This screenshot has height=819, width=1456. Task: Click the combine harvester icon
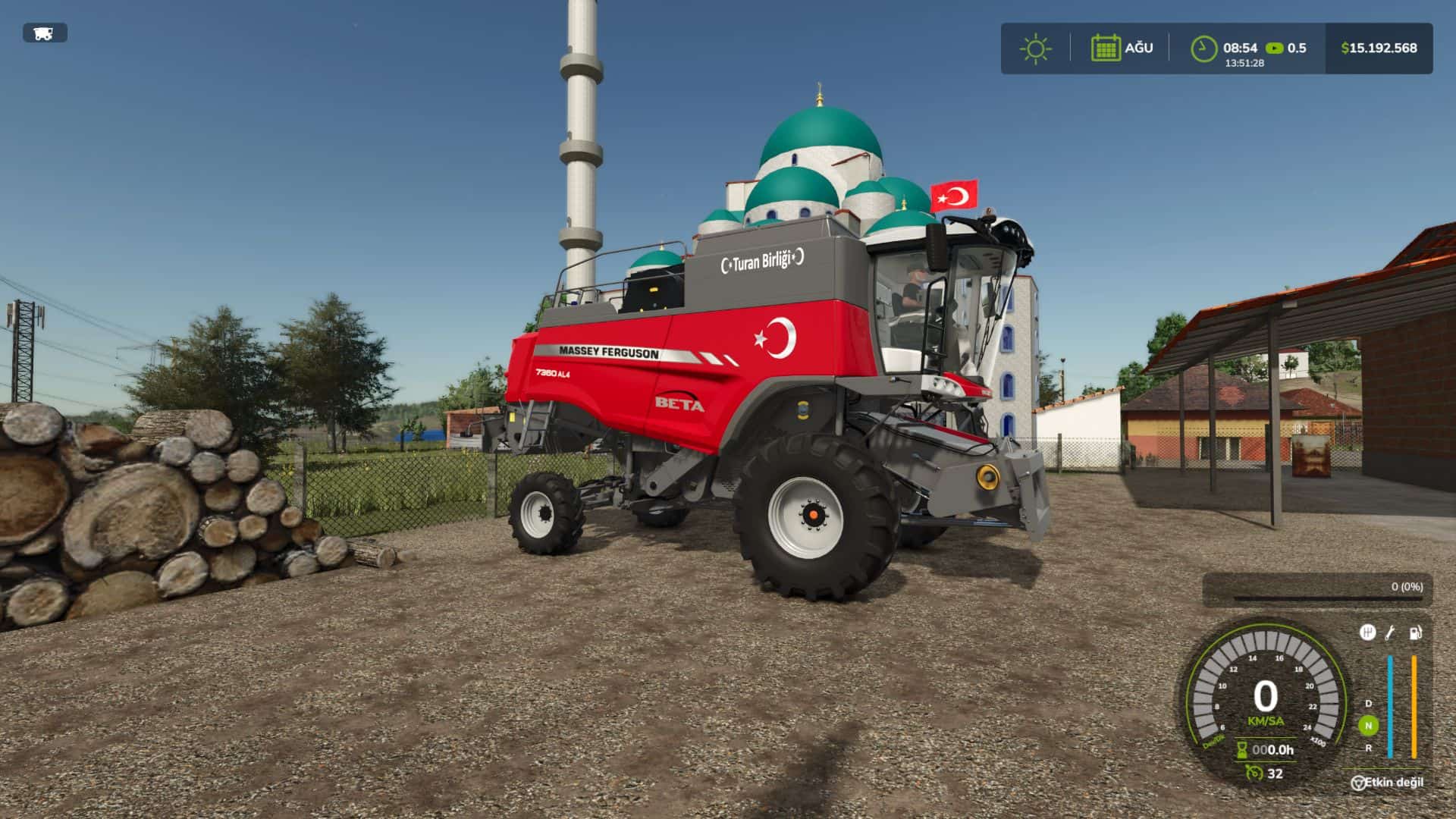(x=44, y=33)
